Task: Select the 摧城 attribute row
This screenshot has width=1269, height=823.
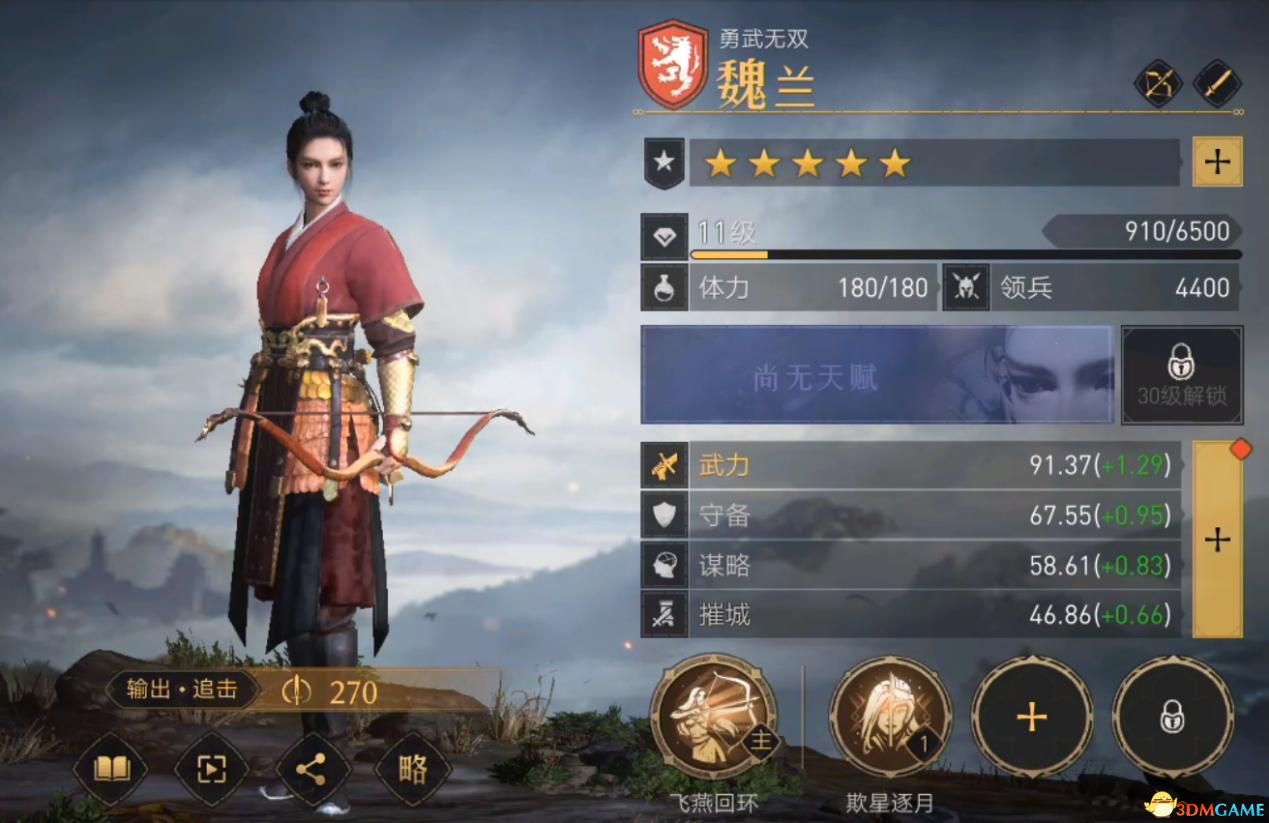Action: [910, 614]
